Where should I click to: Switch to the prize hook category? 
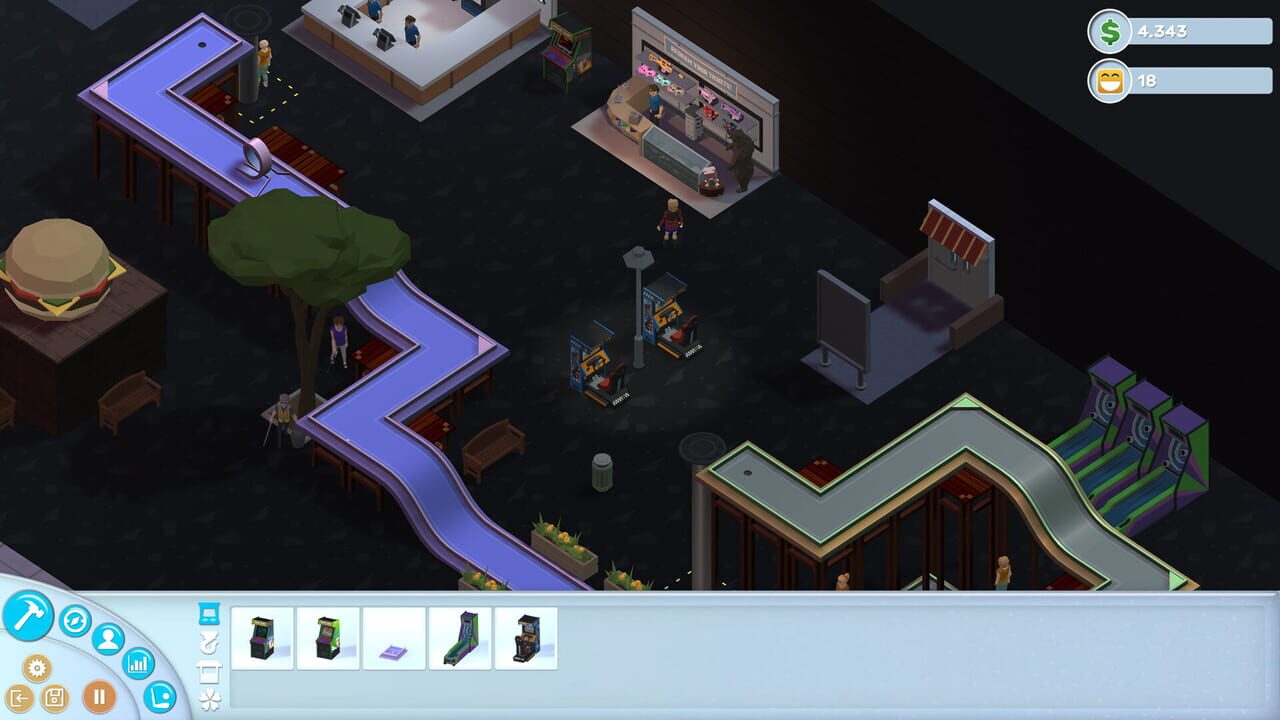click(209, 643)
